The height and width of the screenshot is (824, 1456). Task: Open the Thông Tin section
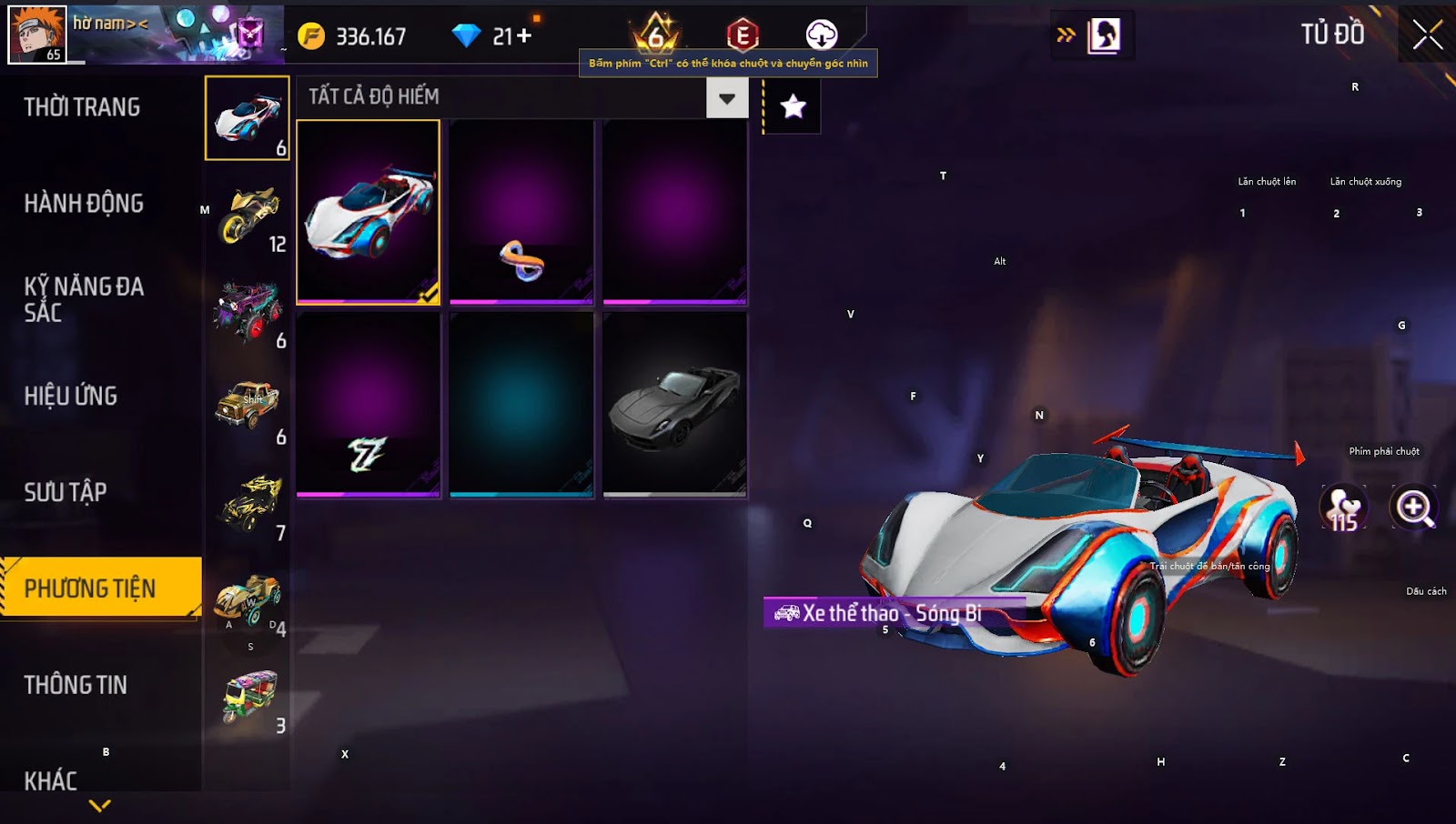[x=76, y=685]
